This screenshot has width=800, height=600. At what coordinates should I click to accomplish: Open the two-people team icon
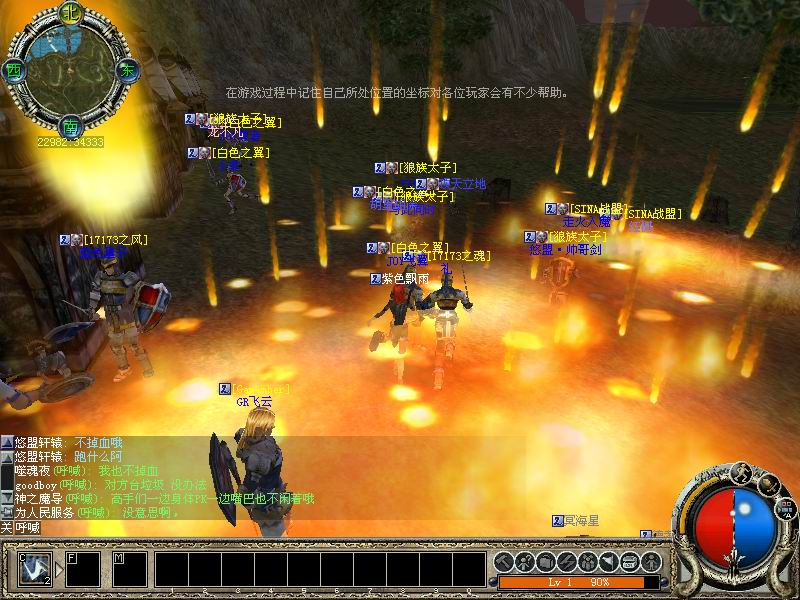[x=587, y=560]
